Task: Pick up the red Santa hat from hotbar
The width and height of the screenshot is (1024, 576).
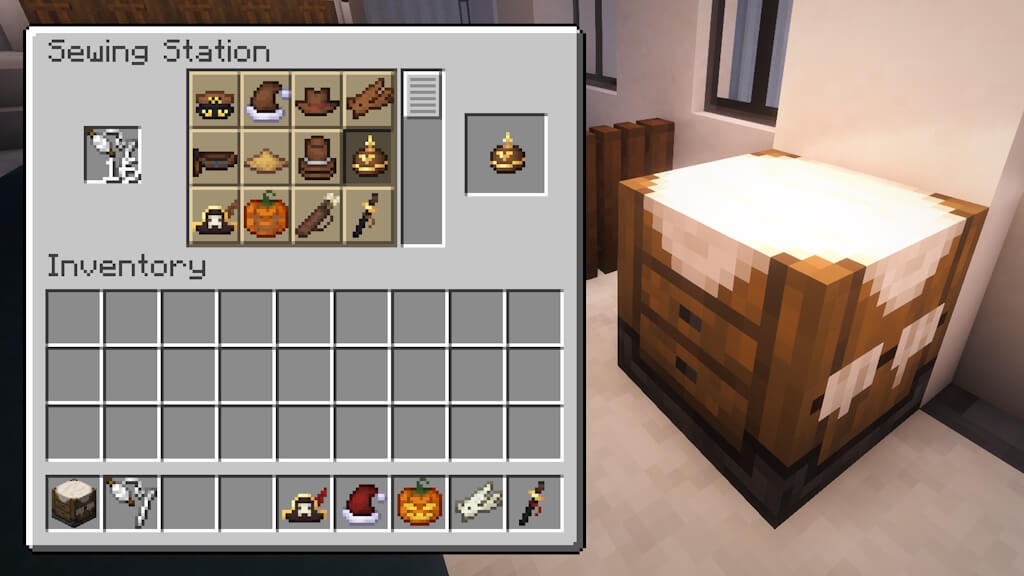Action: pos(362,503)
